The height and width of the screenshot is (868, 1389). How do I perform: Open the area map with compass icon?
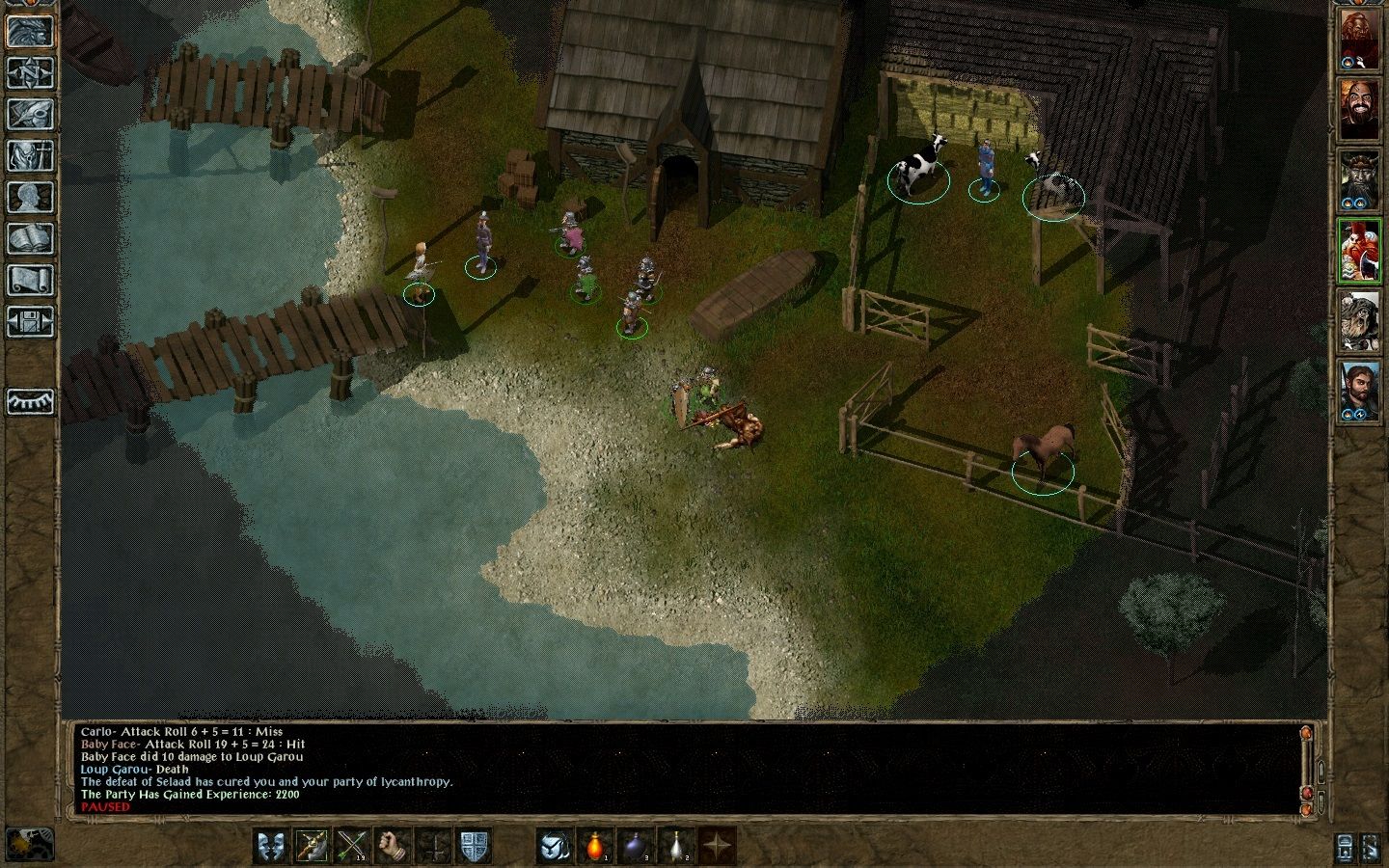[30, 72]
